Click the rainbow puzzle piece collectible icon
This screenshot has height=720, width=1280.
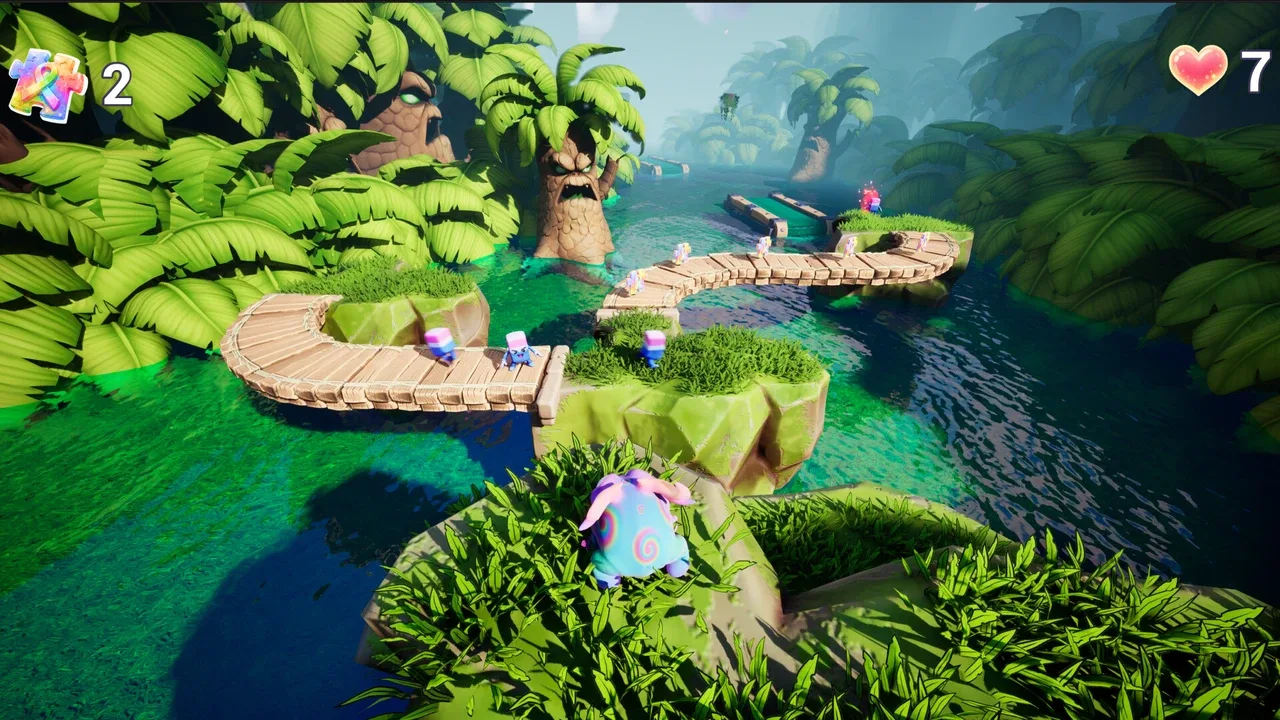click(47, 84)
